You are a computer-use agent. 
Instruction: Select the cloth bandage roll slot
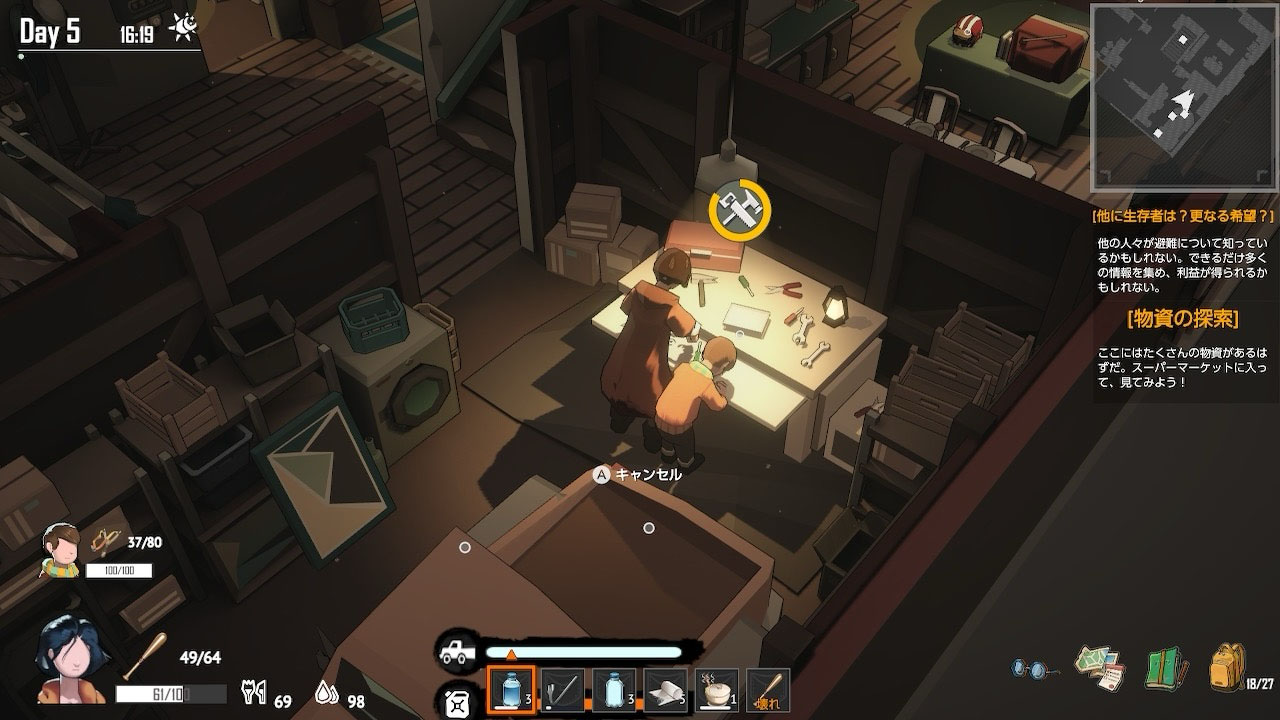(x=665, y=690)
